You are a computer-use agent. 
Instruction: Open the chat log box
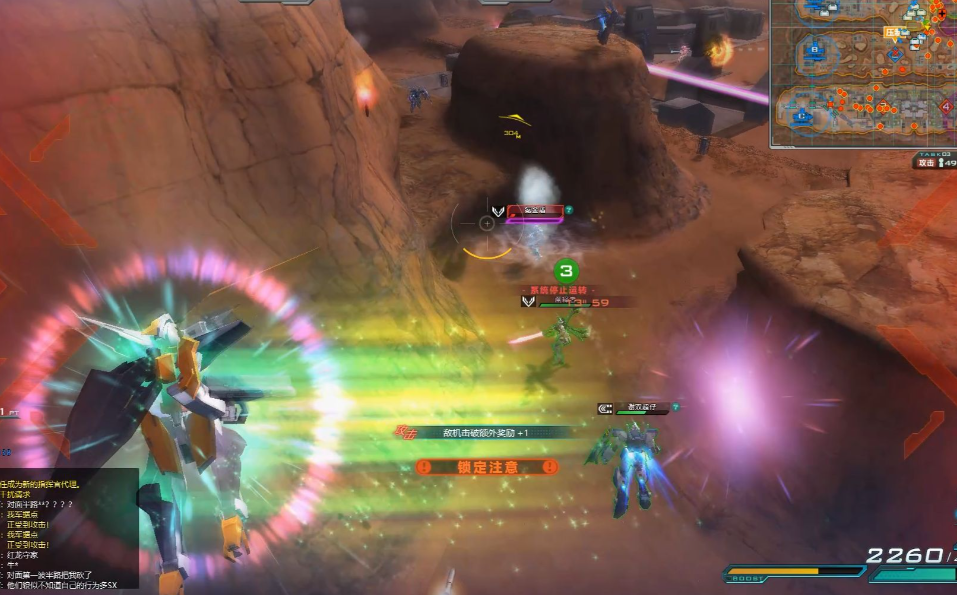tap(69, 528)
